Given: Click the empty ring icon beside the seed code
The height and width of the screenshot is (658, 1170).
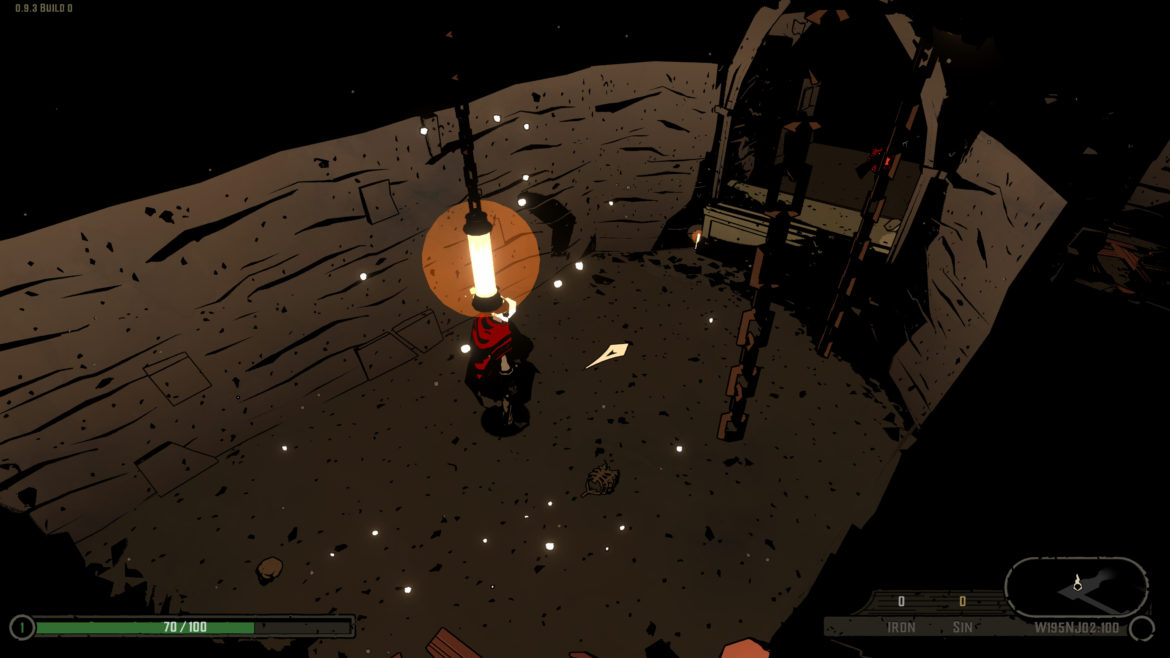Looking at the screenshot, I should point(1141,629).
